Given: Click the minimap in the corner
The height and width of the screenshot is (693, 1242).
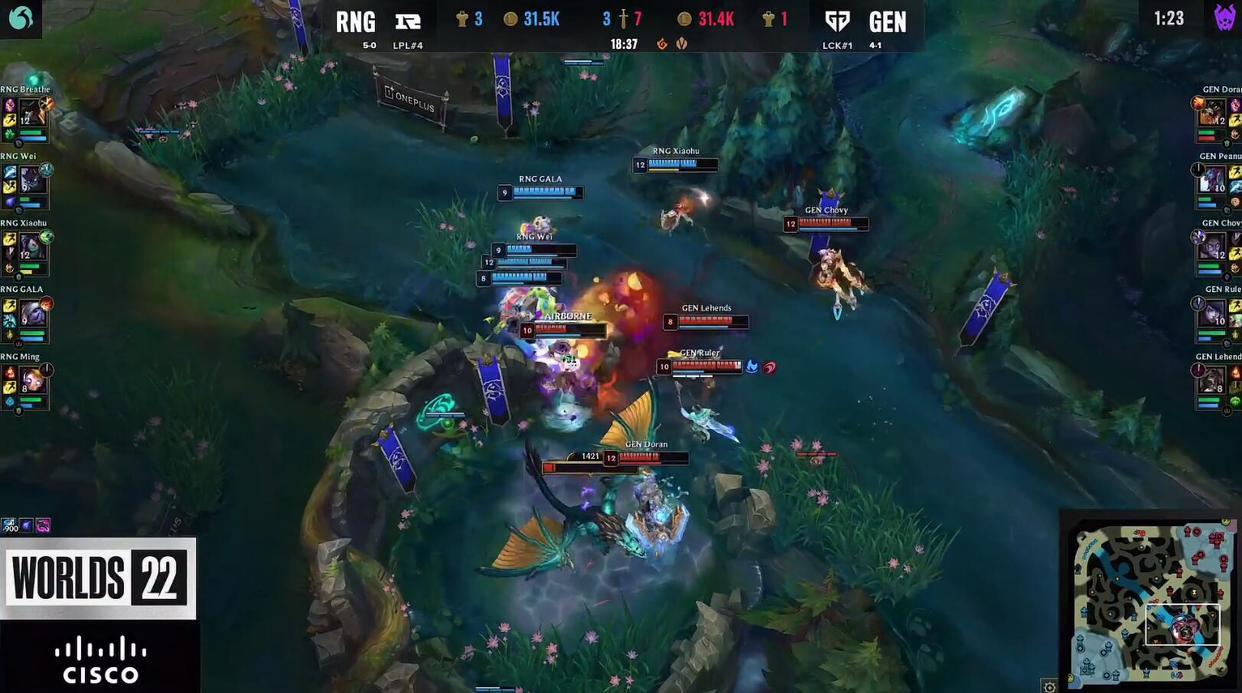Looking at the screenshot, I should (1150, 602).
